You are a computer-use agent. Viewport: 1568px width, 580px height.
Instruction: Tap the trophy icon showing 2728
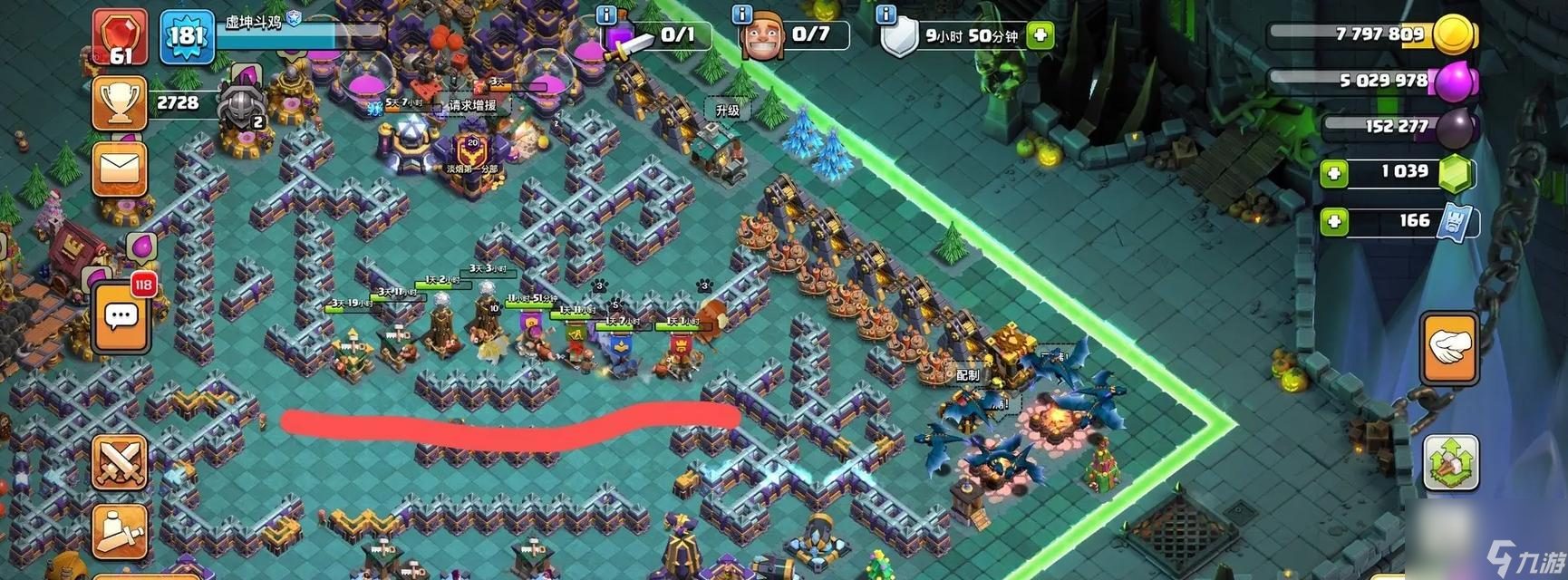(119, 102)
